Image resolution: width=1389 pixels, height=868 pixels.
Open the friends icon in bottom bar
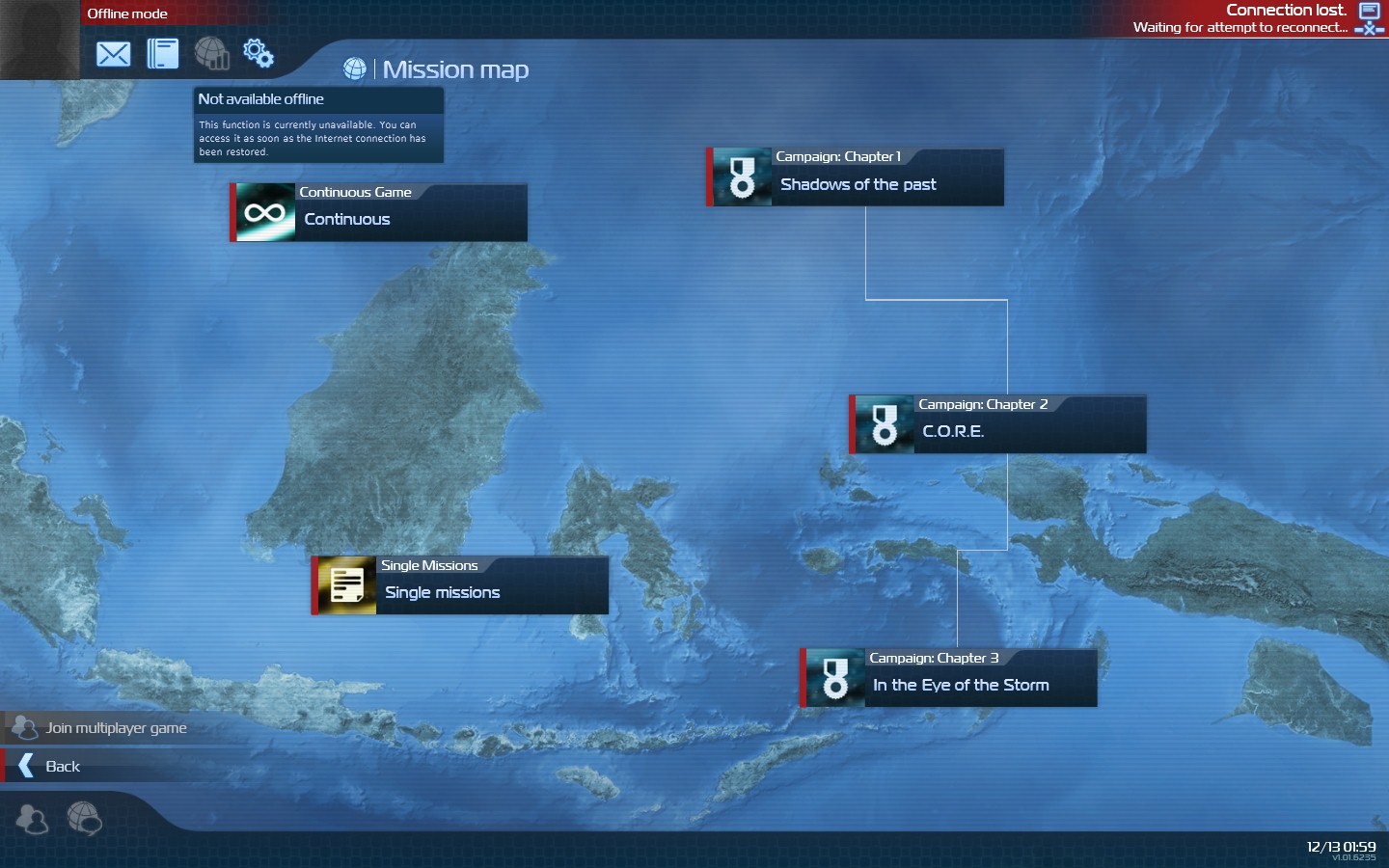[x=32, y=820]
